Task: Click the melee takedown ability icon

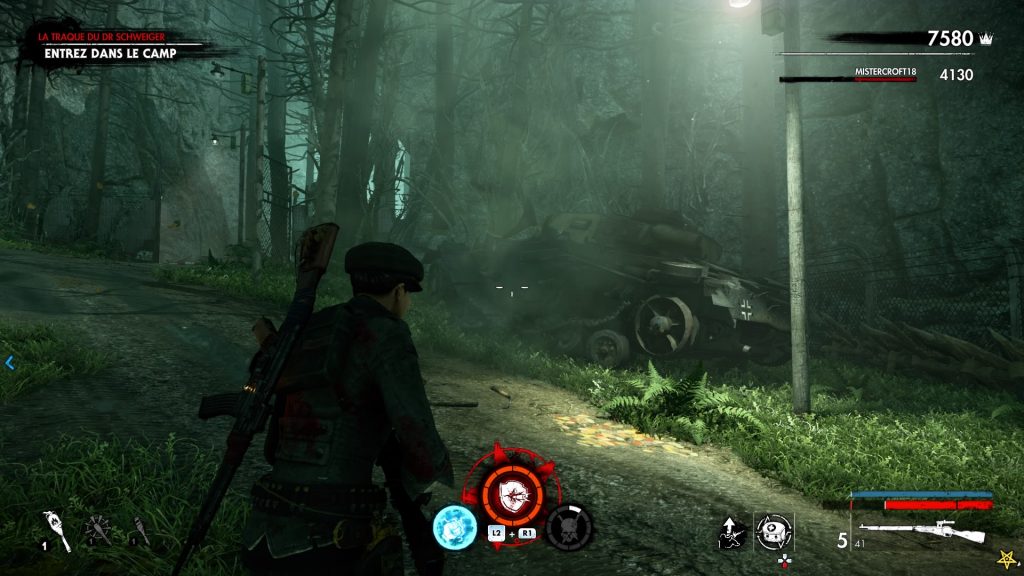Action: coord(732,532)
